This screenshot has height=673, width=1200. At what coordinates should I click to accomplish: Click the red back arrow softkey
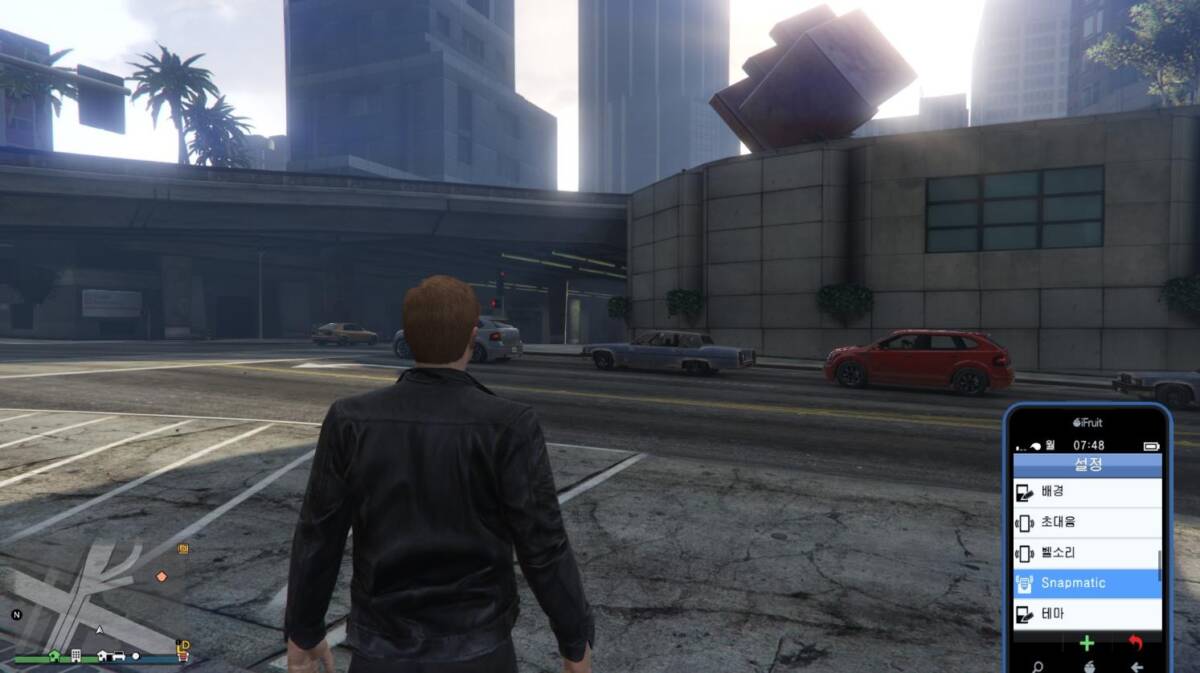[x=1135, y=644]
